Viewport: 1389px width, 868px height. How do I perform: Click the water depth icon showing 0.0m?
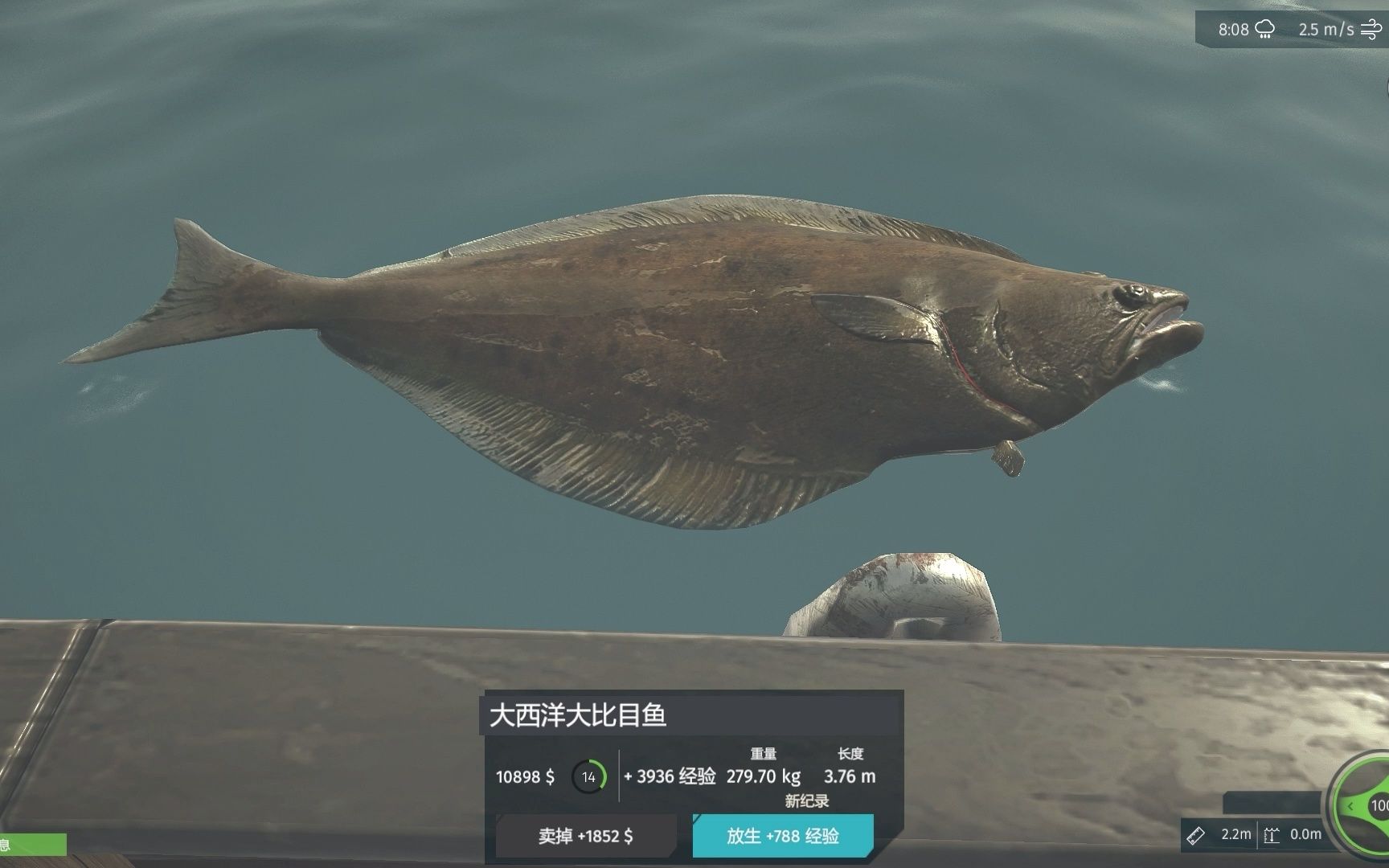(x=1272, y=836)
